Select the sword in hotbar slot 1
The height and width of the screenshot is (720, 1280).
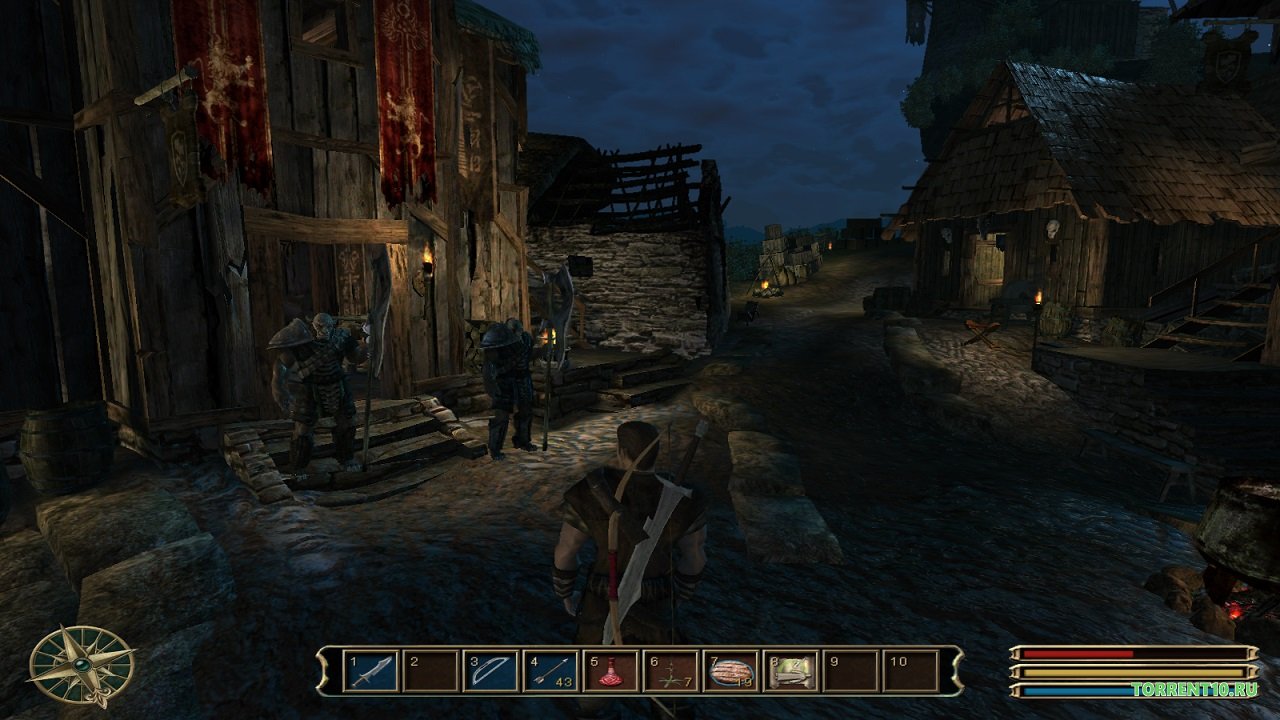[x=371, y=671]
